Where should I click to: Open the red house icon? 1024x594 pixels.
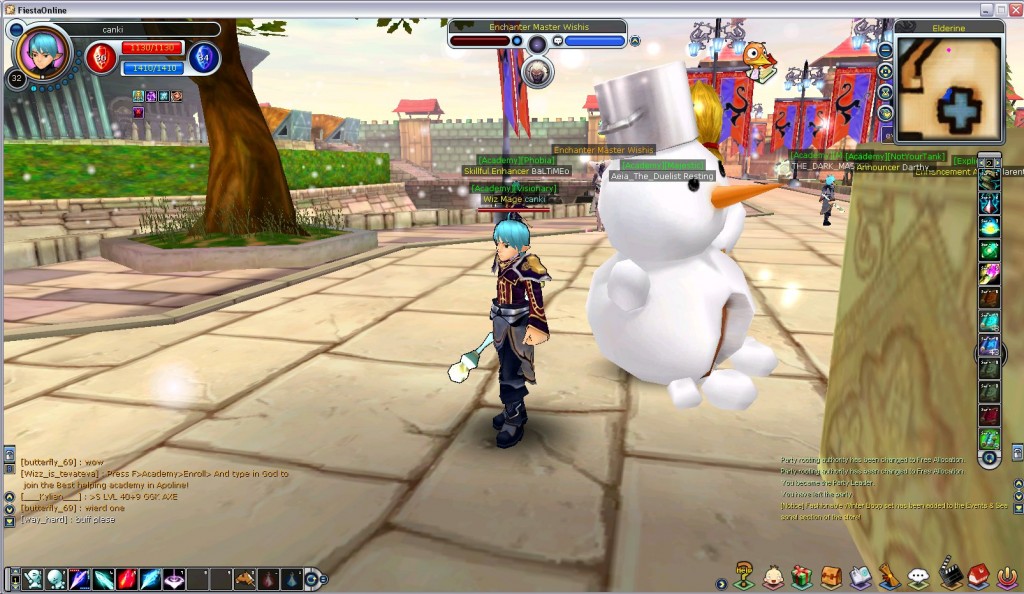[979, 576]
